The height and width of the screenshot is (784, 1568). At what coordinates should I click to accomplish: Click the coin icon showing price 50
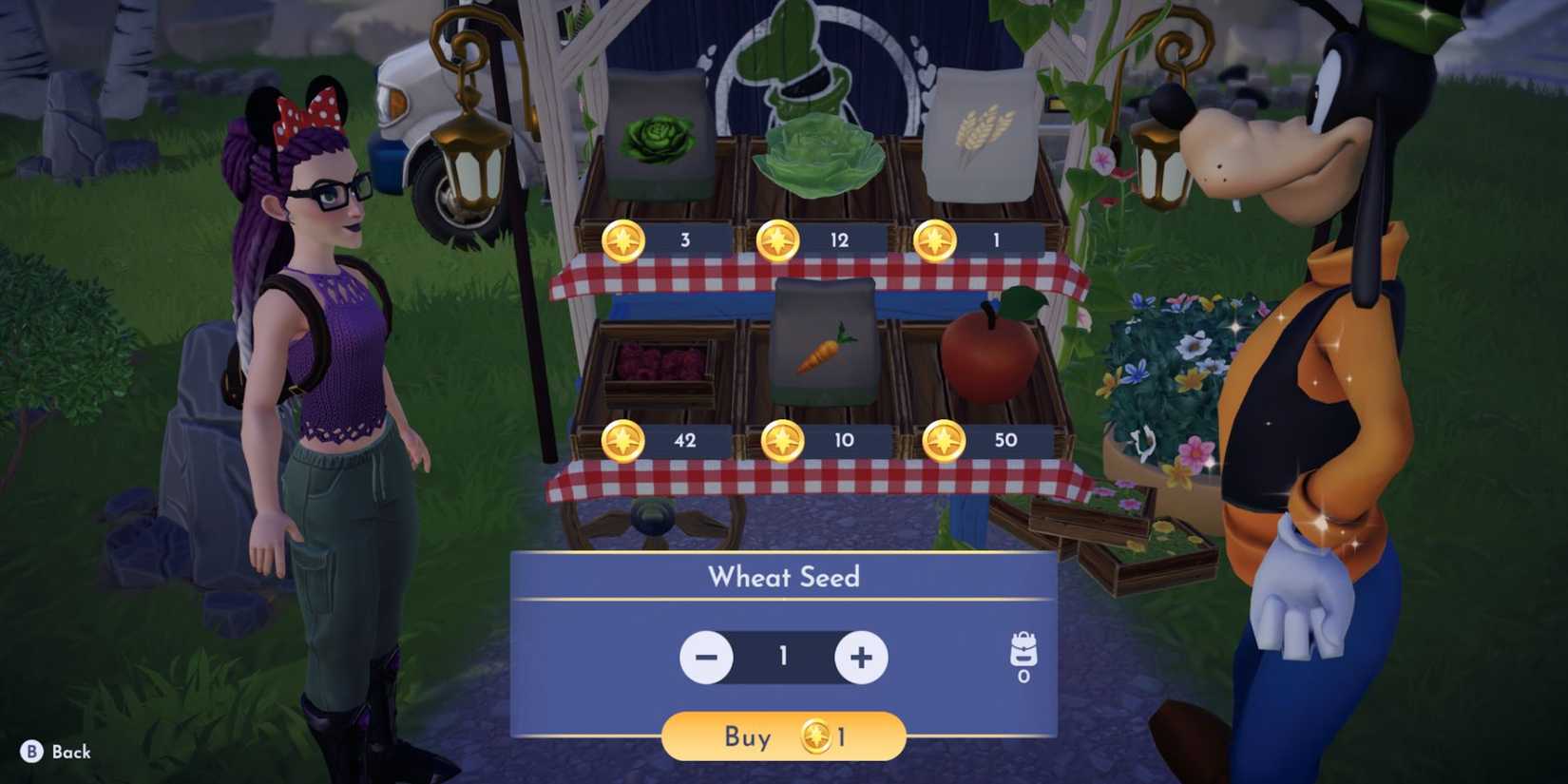pyautogui.click(x=945, y=440)
